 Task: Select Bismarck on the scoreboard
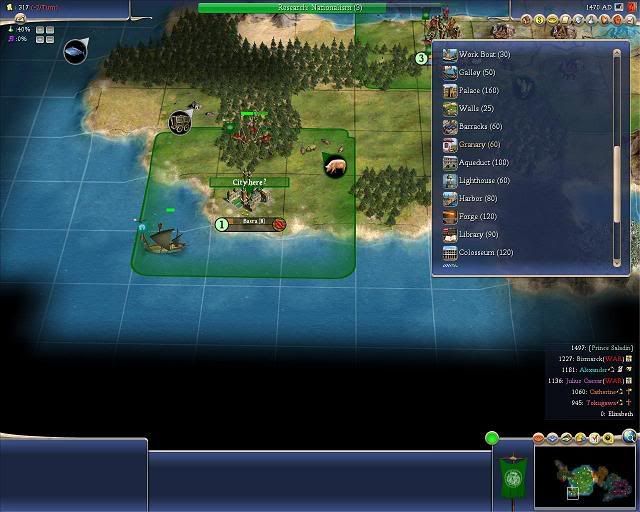pyautogui.click(x=590, y=358)
